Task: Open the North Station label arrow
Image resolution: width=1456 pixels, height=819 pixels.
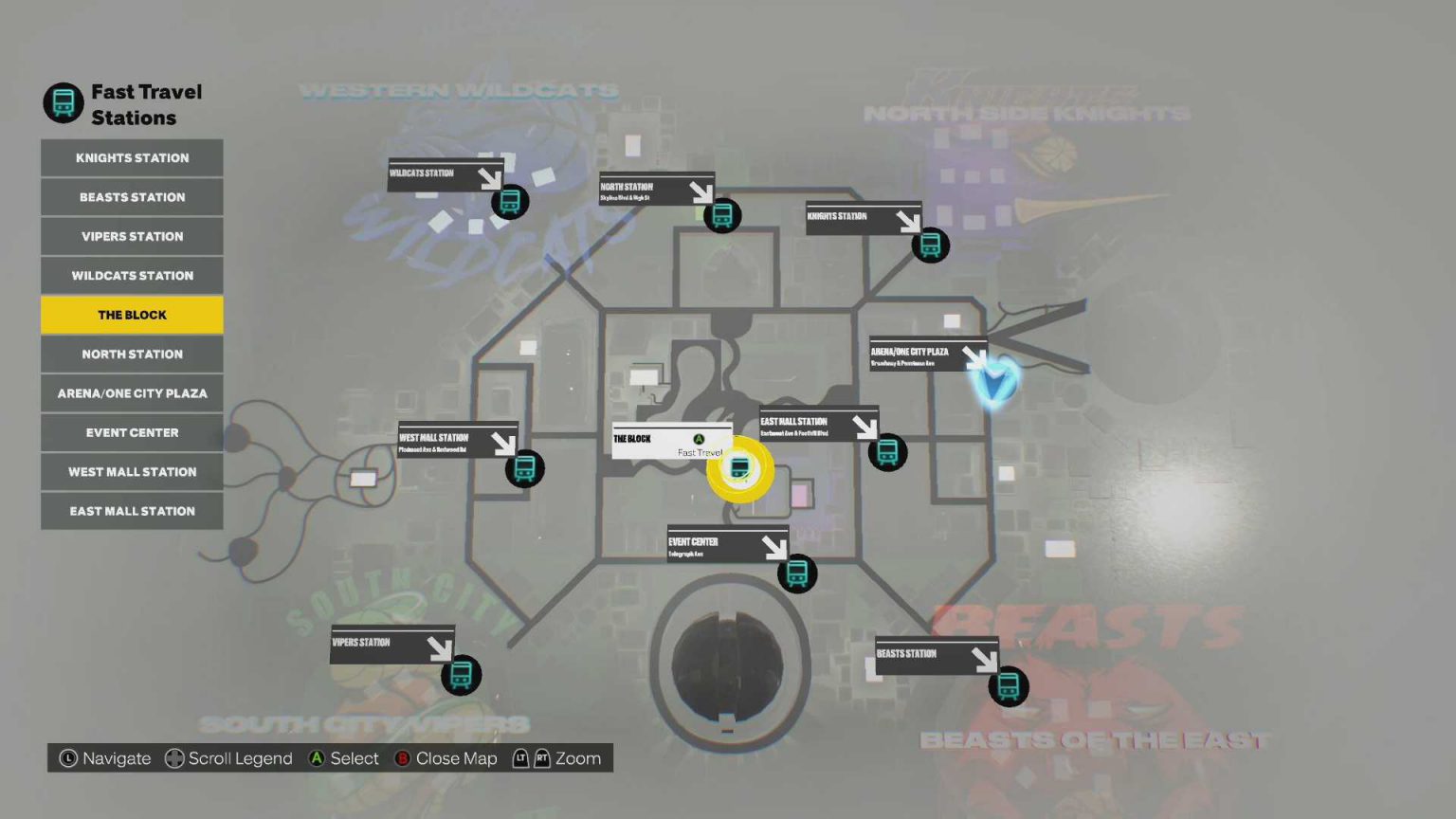Action: tap(702, 192)
